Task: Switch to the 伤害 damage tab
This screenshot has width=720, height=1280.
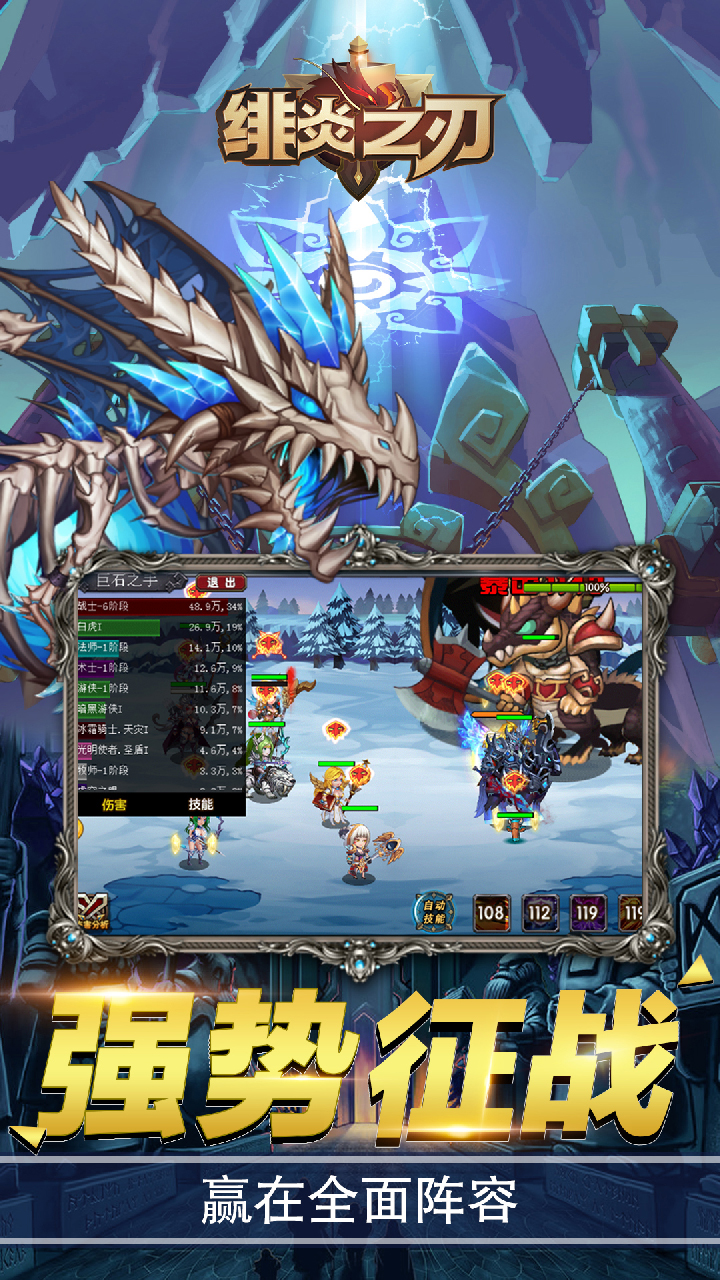Action: pos(116,804)
